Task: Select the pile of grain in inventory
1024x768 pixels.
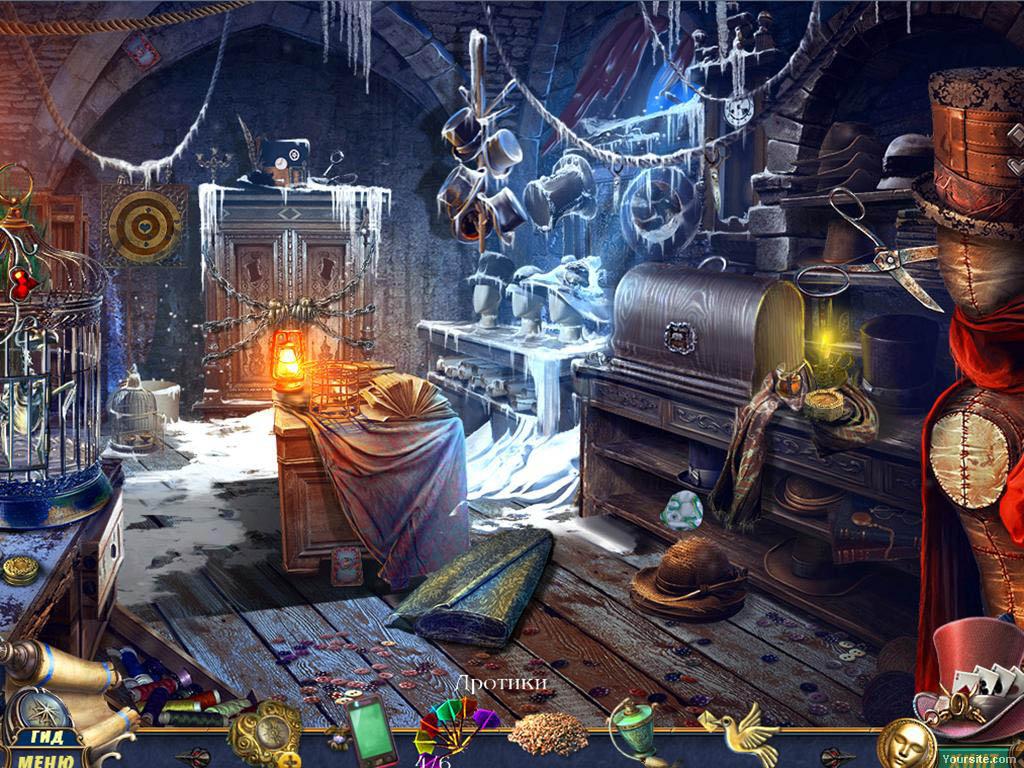Action: pos(547,735)
